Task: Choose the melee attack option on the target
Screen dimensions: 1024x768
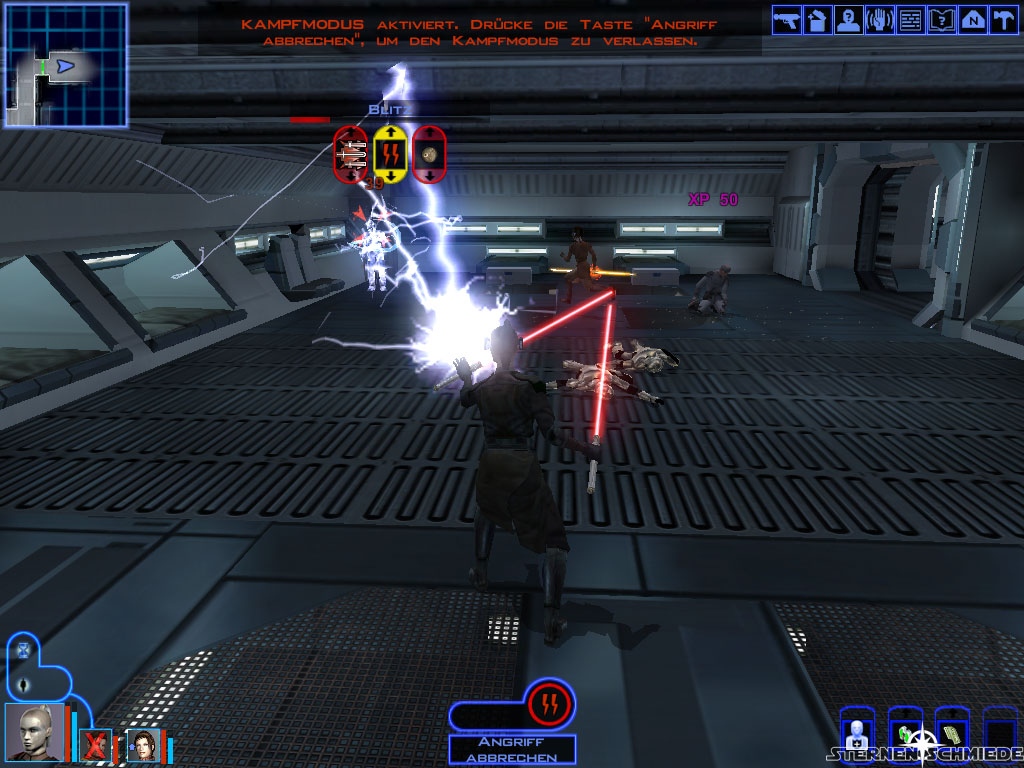Action: [351, 154]
